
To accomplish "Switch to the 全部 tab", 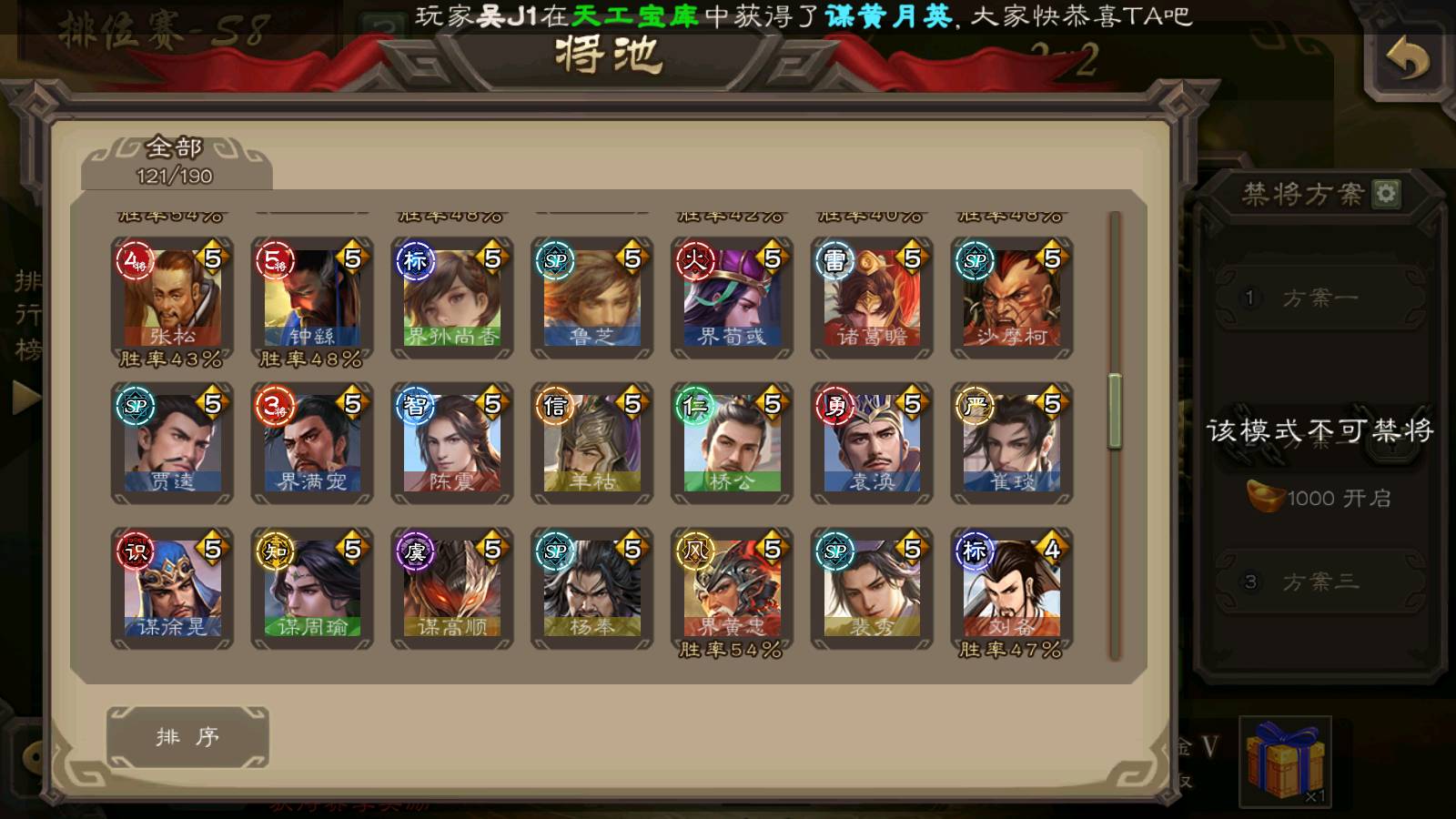I will [x=176, y=161].
